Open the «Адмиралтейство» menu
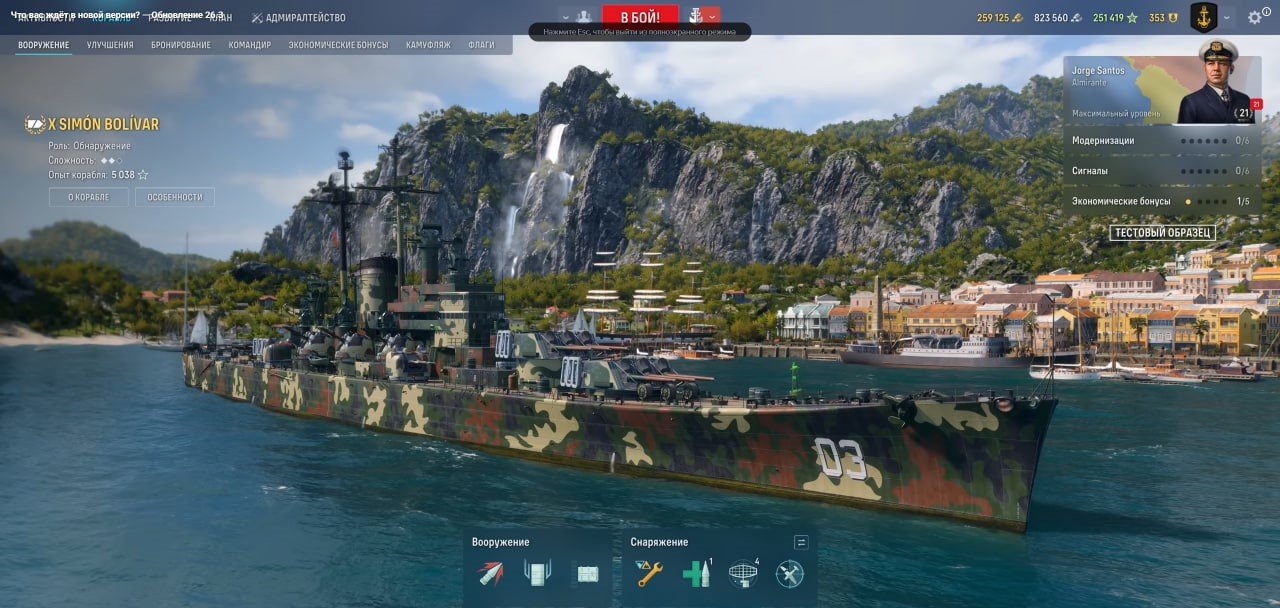 pyautogui.click(x=299, y=18)
